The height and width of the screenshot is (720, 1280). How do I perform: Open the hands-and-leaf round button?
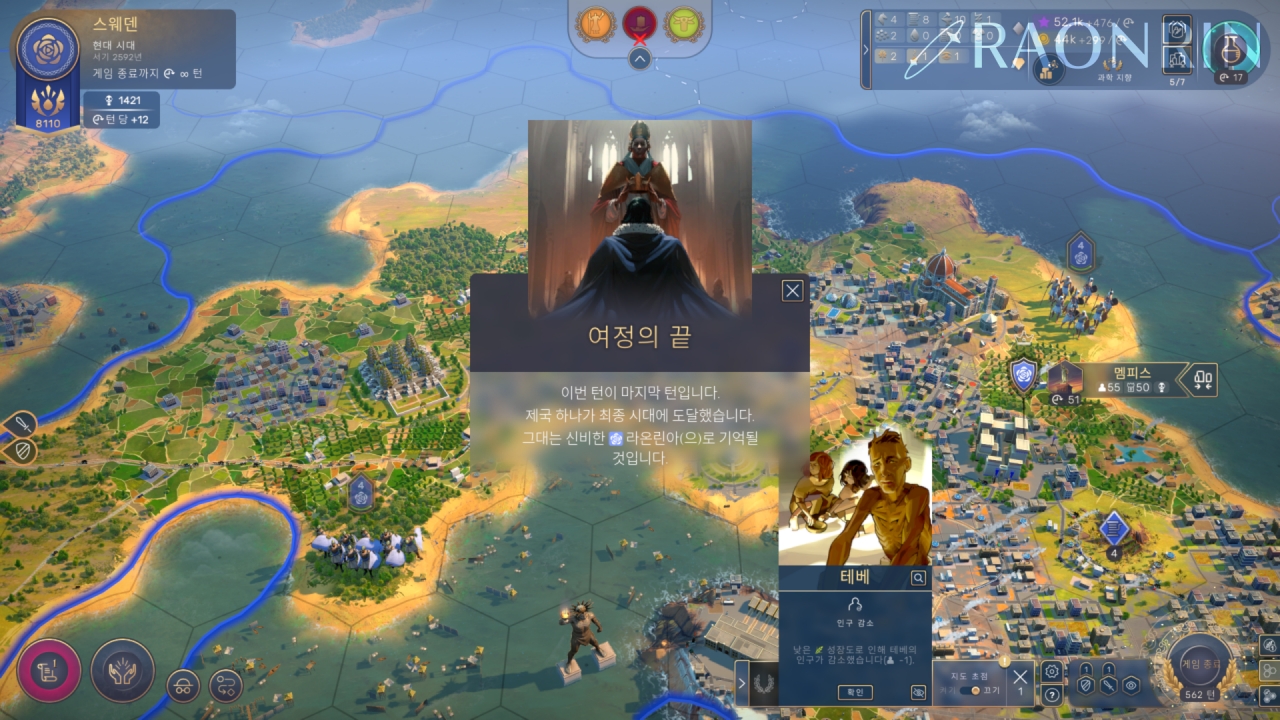[x=123, y=670]
